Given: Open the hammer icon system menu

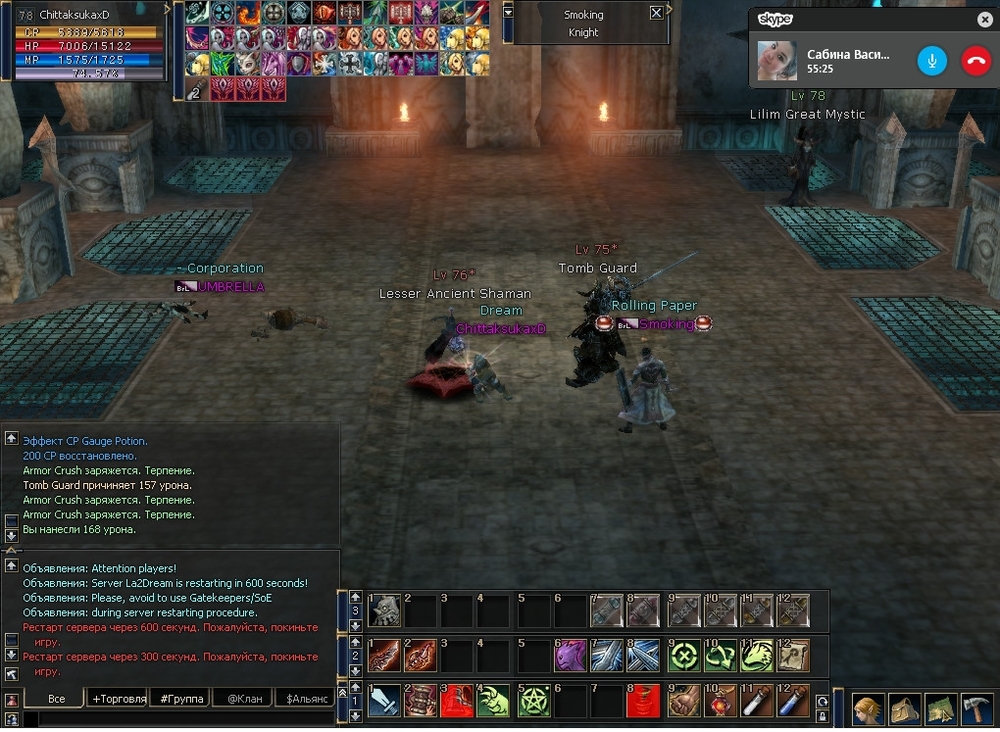Looking at the screenshot, I should click(x=976, y=709).
